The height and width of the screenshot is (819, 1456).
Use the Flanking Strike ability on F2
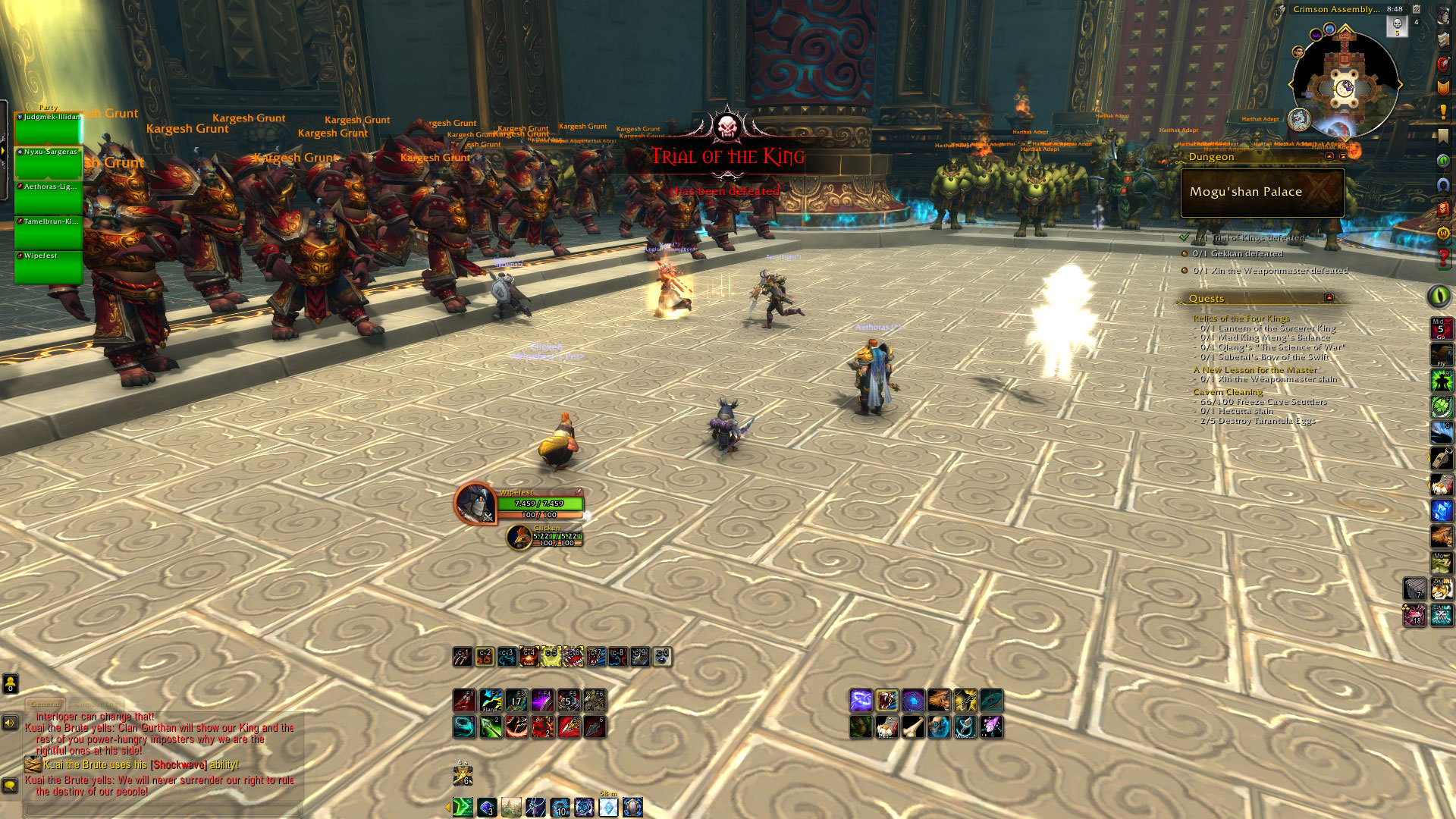point(491,700)
